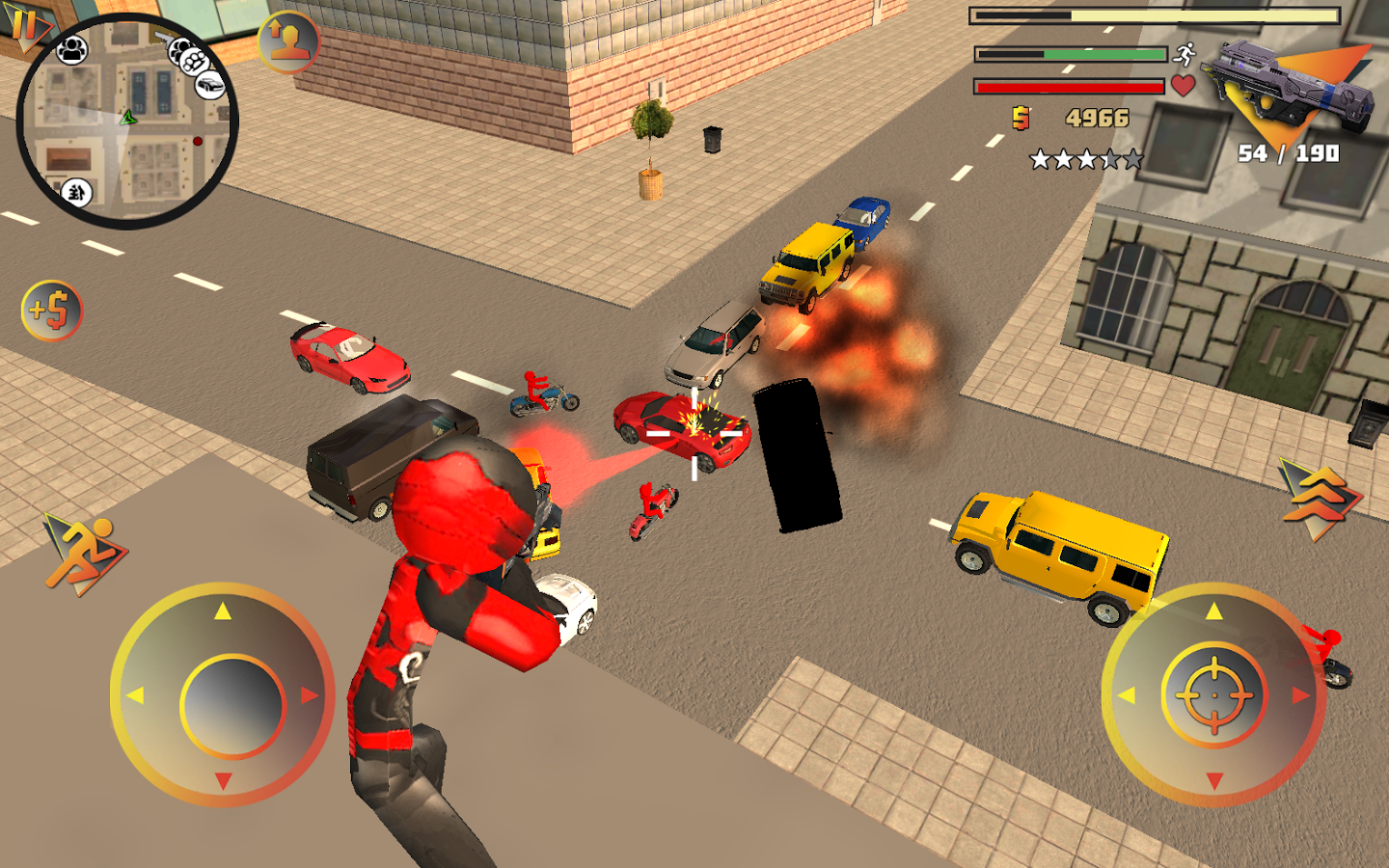
Task: Tap the car shop icon on the minimap
Action: pyautogui.click(x=209, y=85)
